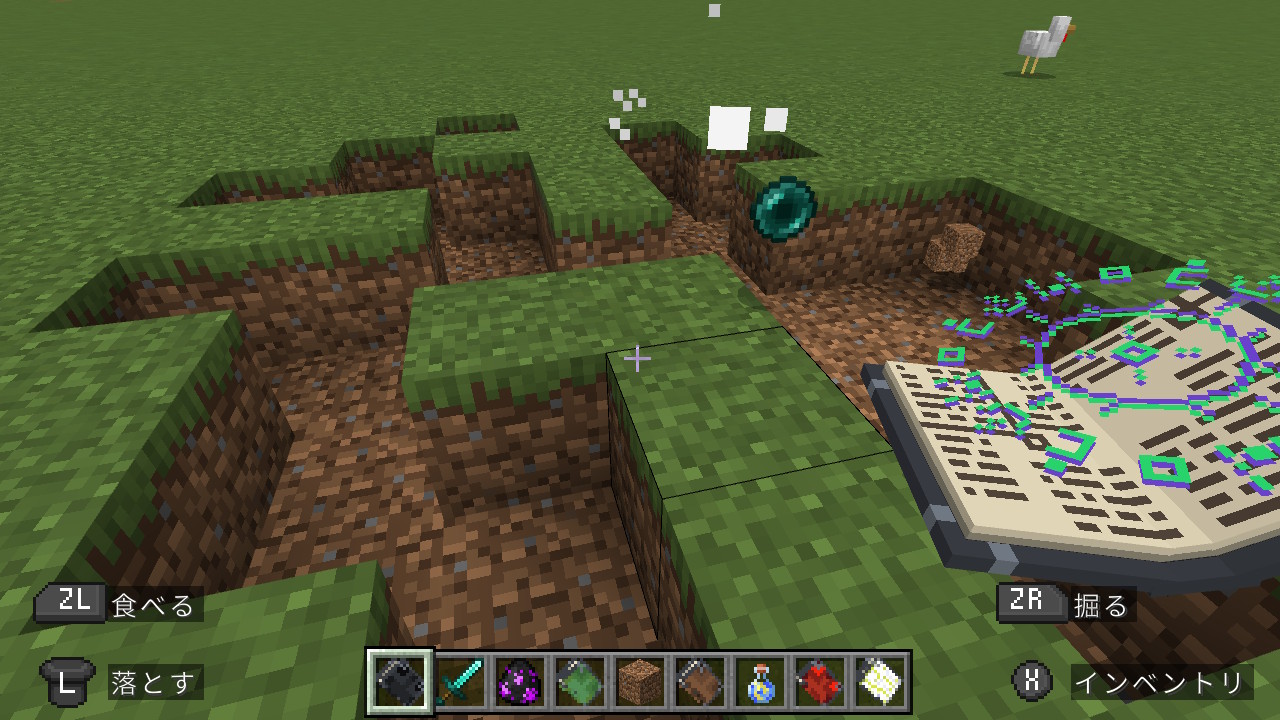Select the purple-spotted black spawn egg
1280x720 pixels.
(521, 682)
